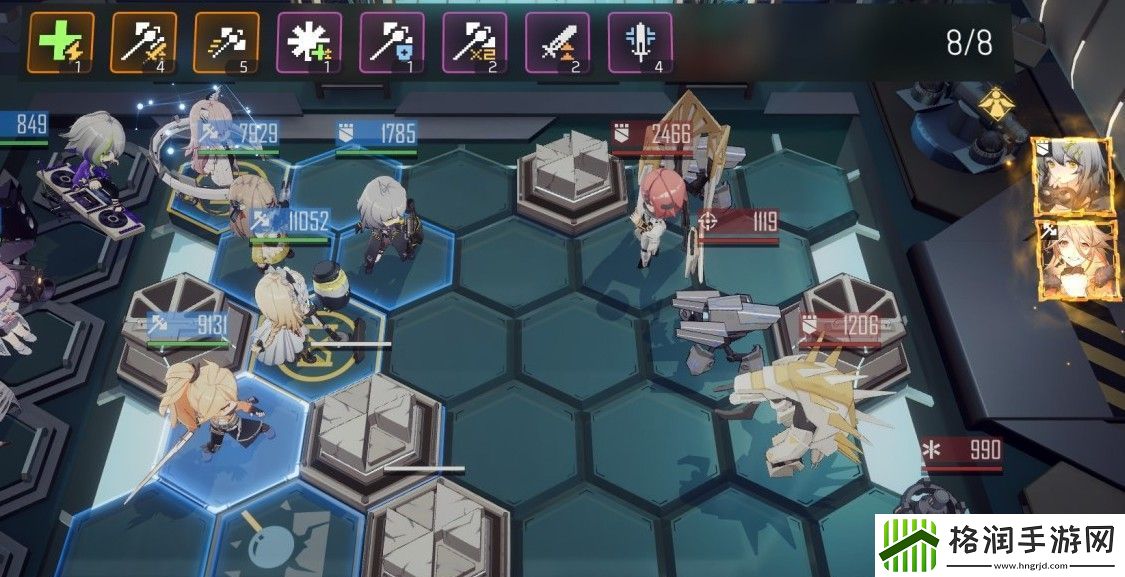Viewport: 1125px width, 577px height.
Task: Select the white starburst buff icon
Action: pos(309,45)
